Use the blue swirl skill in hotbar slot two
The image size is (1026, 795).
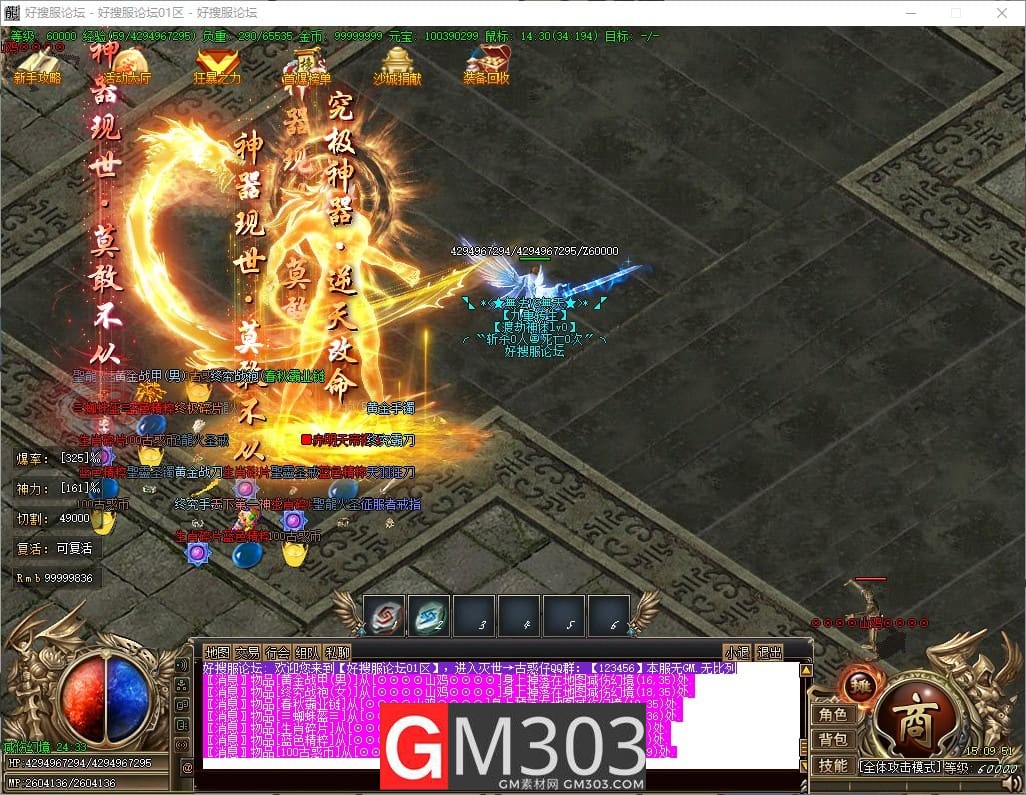pyautogui.click(x=429, y=616)
